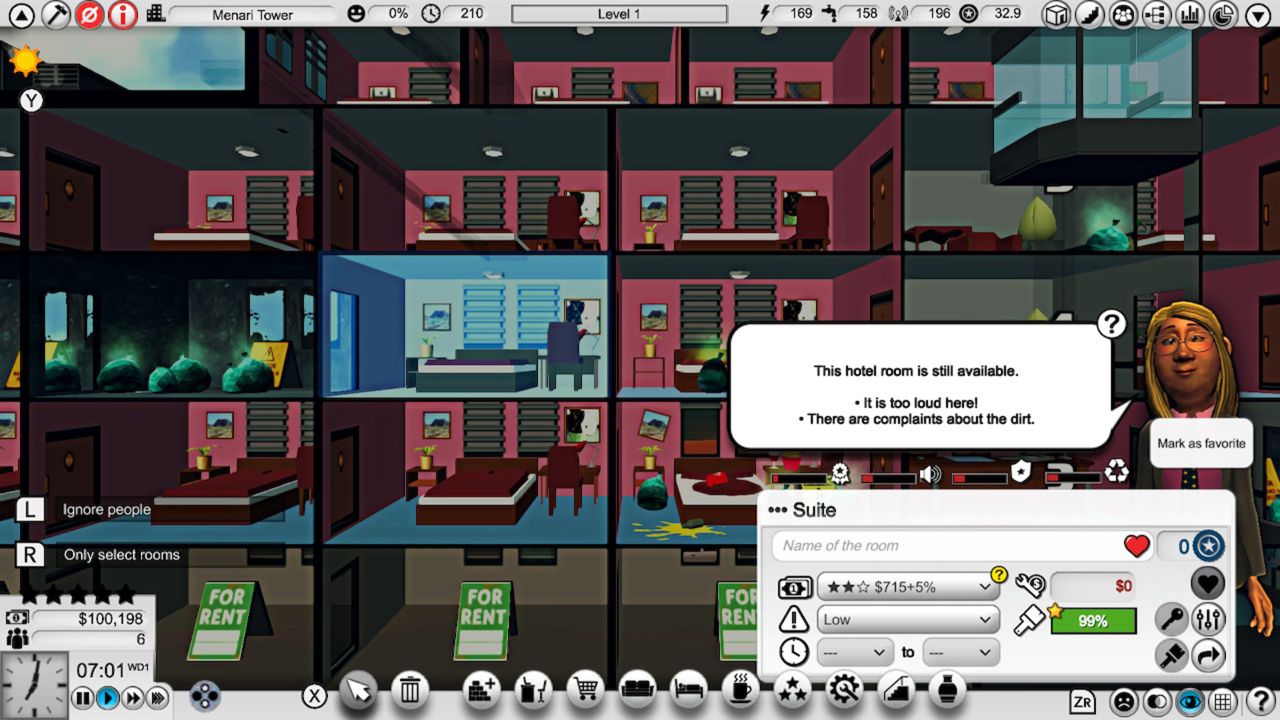Viewport: 1280px width, 720px height.
Task: Click the 99% condition progress bar
Action: click(x=1092, y=620)
